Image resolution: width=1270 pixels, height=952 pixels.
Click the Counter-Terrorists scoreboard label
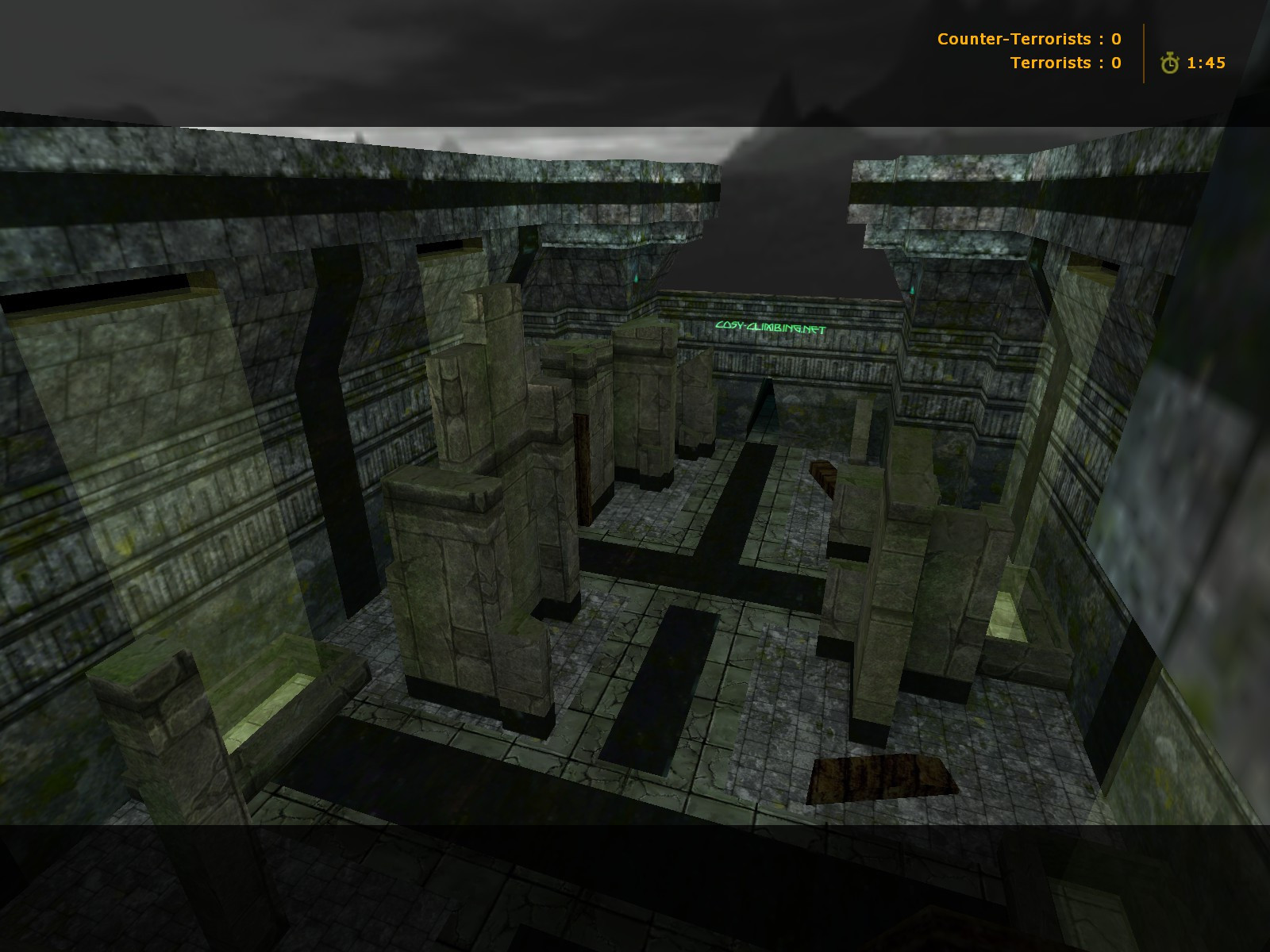coord(1016,39)
